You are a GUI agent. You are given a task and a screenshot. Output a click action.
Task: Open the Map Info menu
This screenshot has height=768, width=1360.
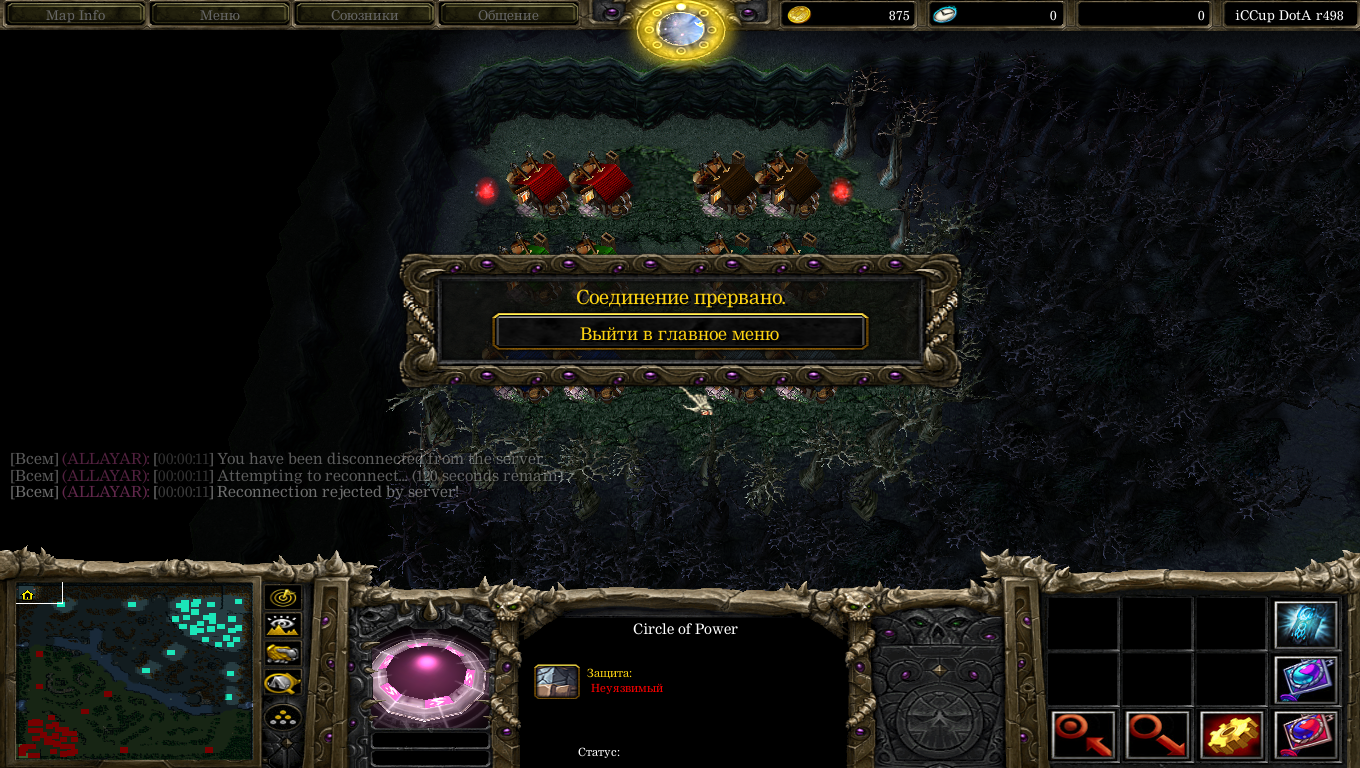pos(76,15)
